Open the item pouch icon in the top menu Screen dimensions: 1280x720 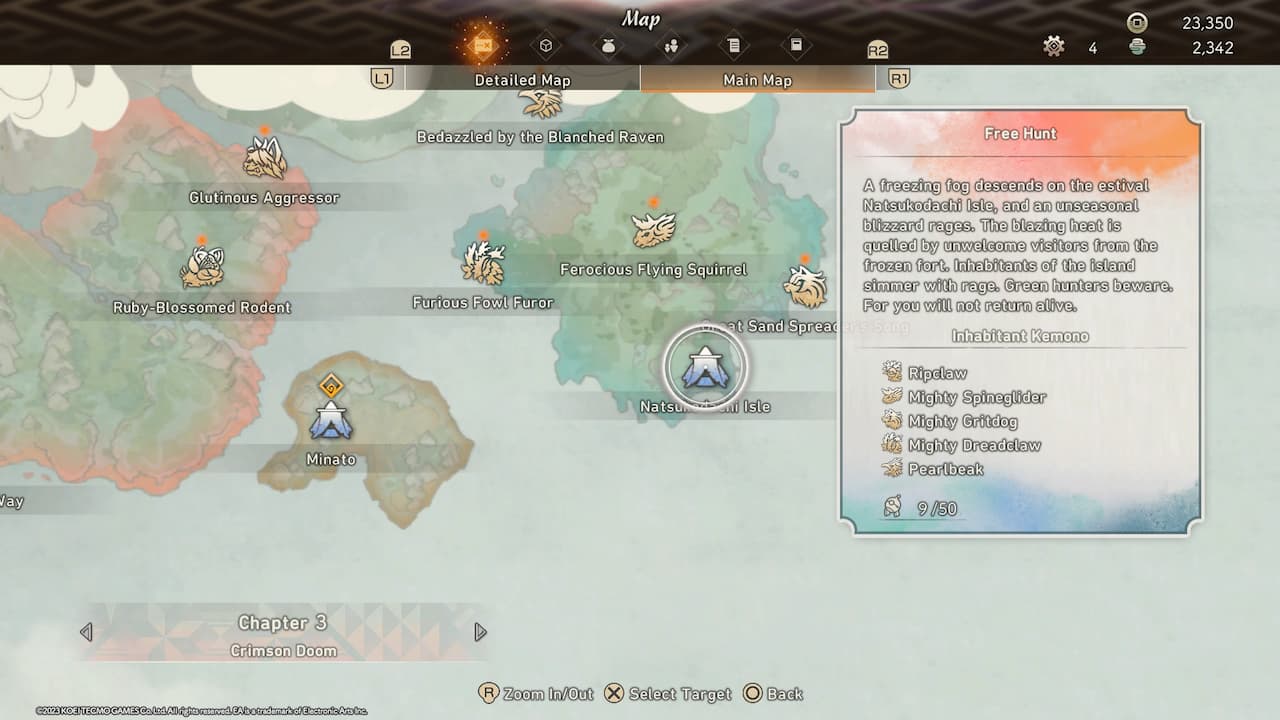[608, 46]
